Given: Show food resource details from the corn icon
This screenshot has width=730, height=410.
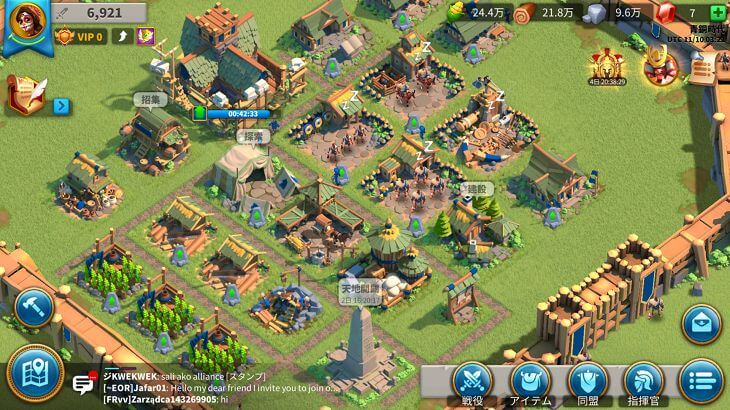Looking at the screenshot, I should [459, 12].
